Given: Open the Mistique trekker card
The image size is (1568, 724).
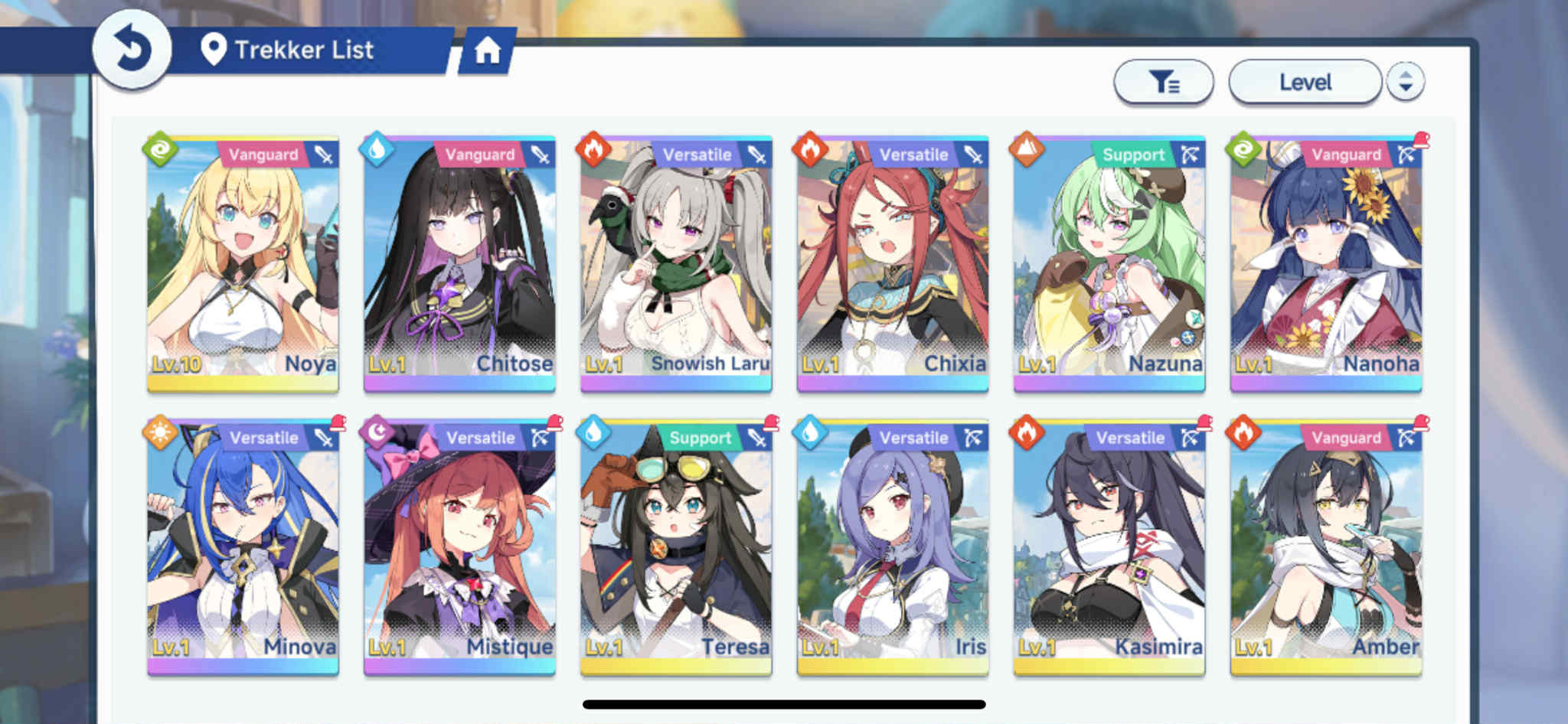Looking at the screenshot, I should (459, 547).
